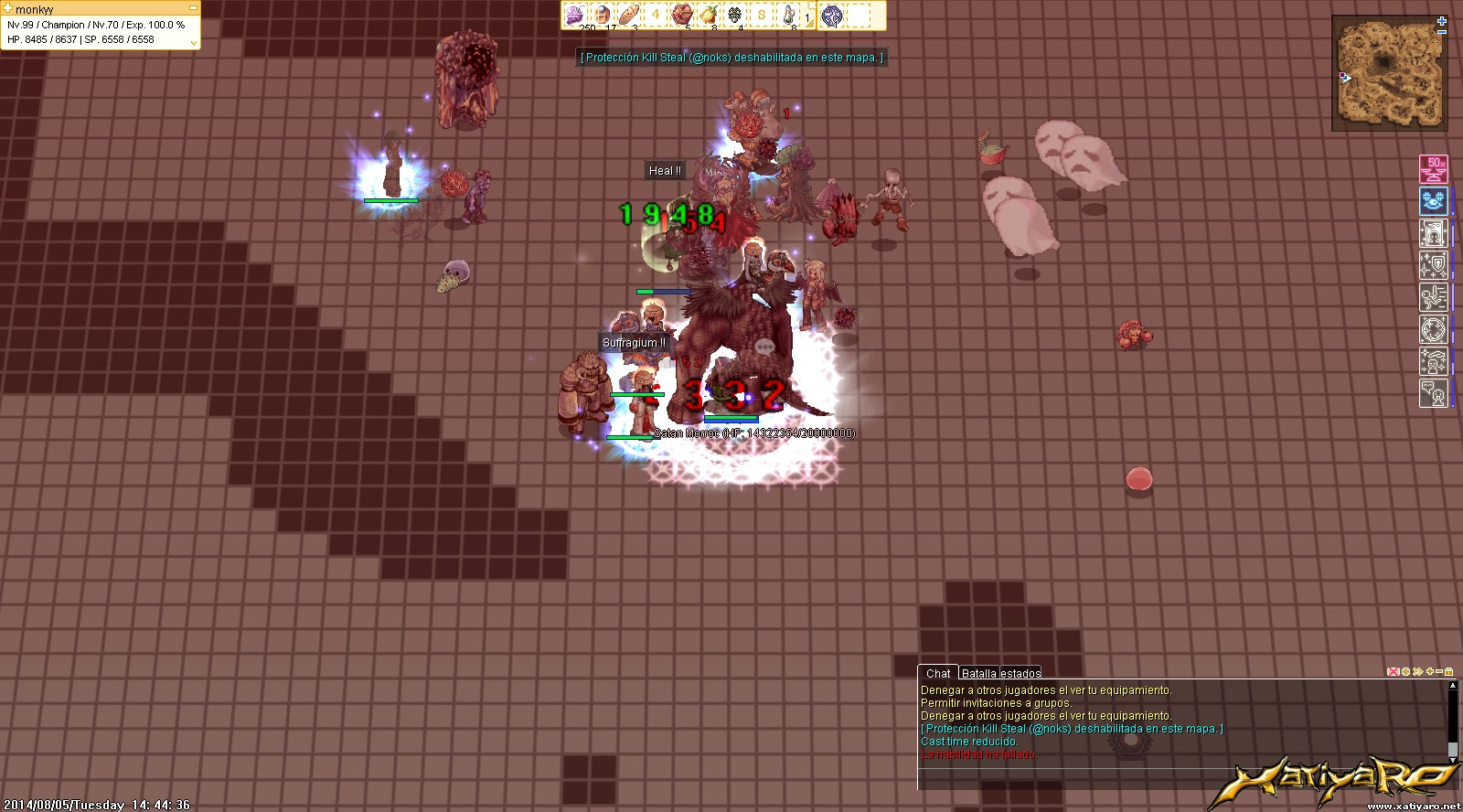The width and height of the screenshot is (1463, 812).
Task: Select the purple grape hotbar slot
Action: pyautogui.click(x=575, y=15)
